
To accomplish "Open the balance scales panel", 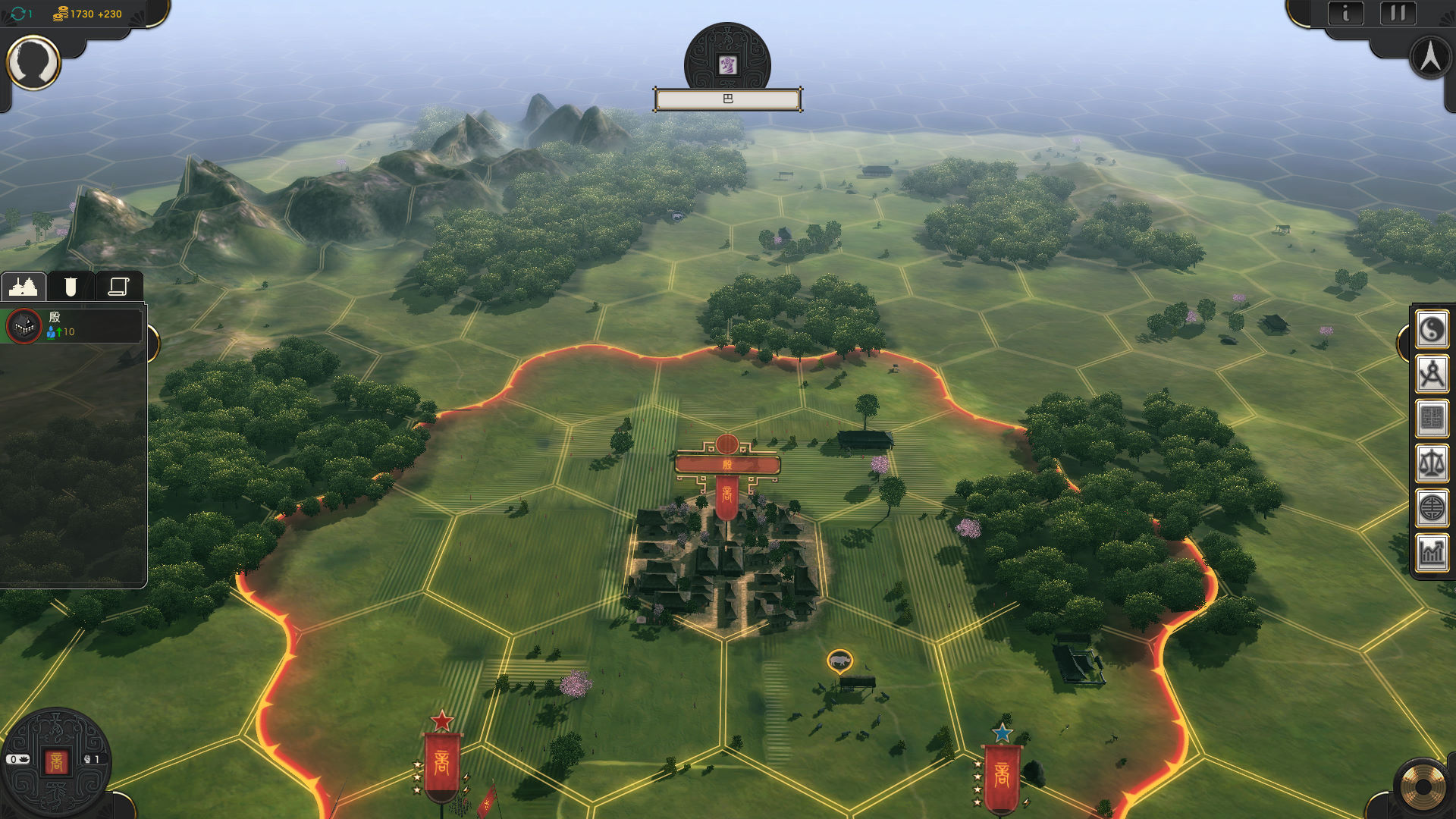I will (x=1432, y=463).
